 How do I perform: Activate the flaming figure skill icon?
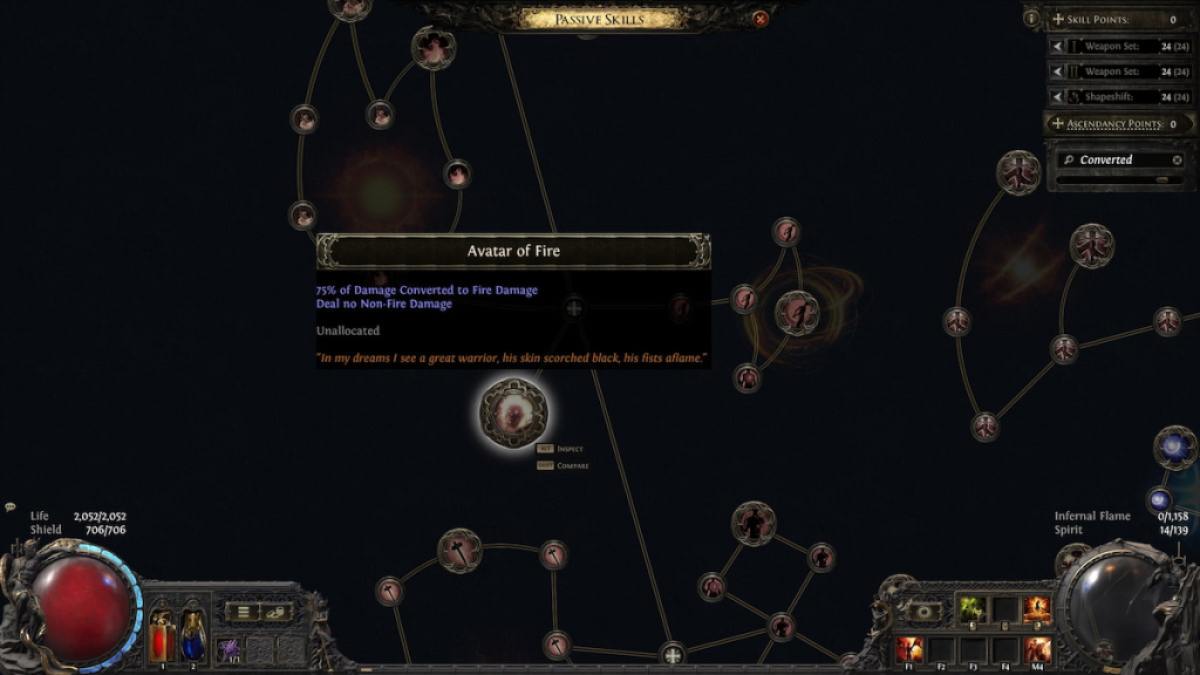1037,609
